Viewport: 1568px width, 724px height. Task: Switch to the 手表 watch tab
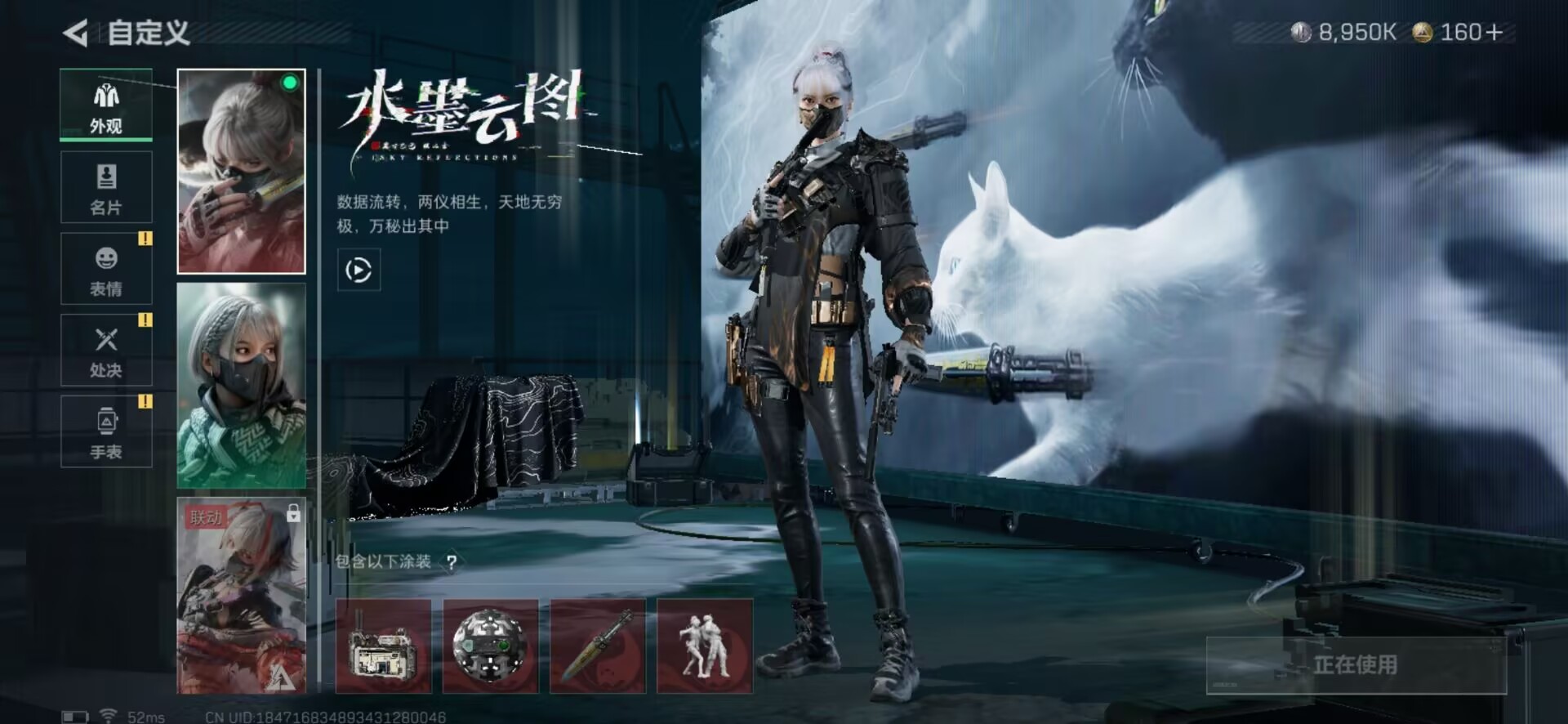[x=106, y=431]
